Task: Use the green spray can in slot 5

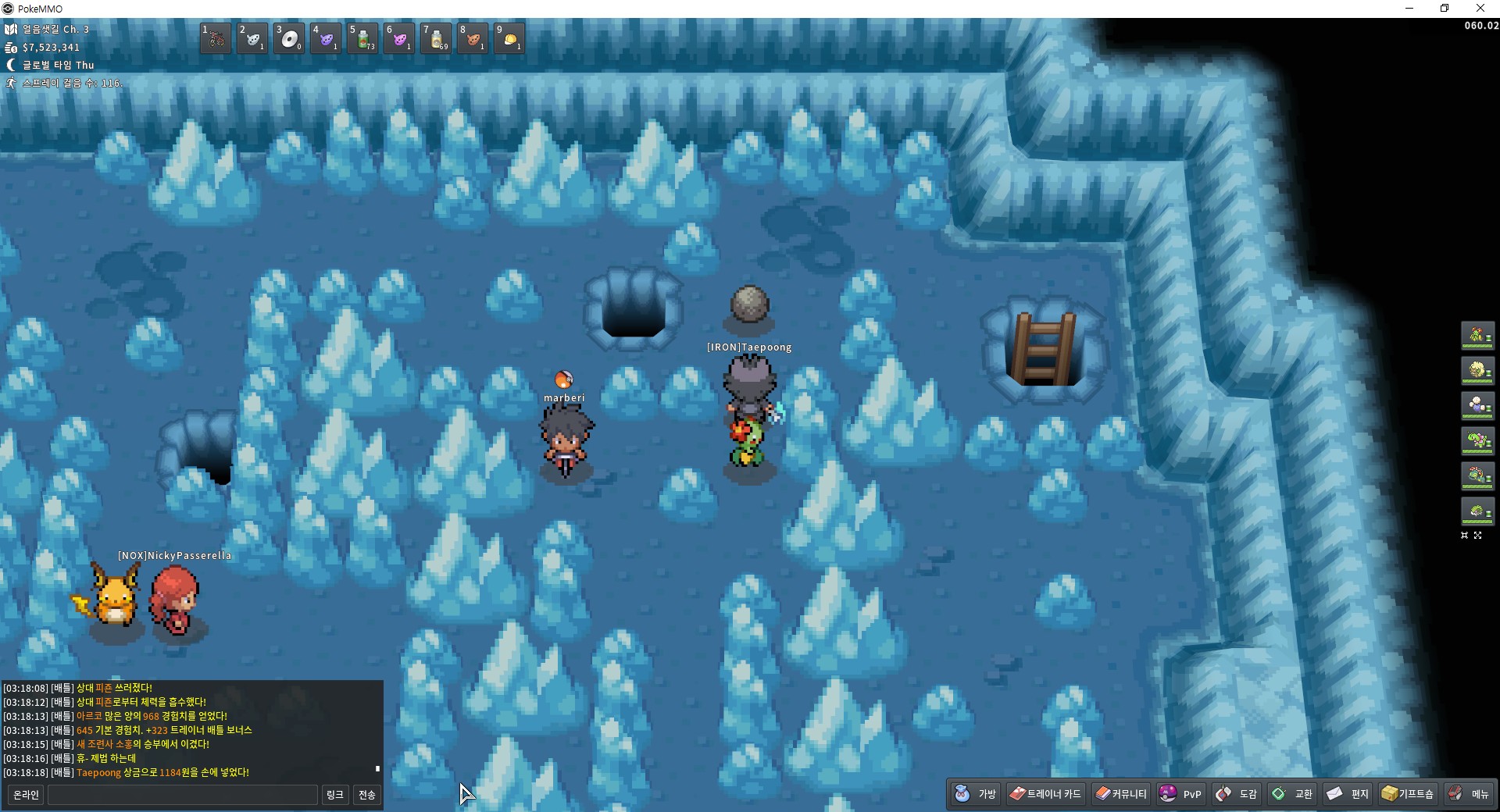Action: tap(362, 38)
